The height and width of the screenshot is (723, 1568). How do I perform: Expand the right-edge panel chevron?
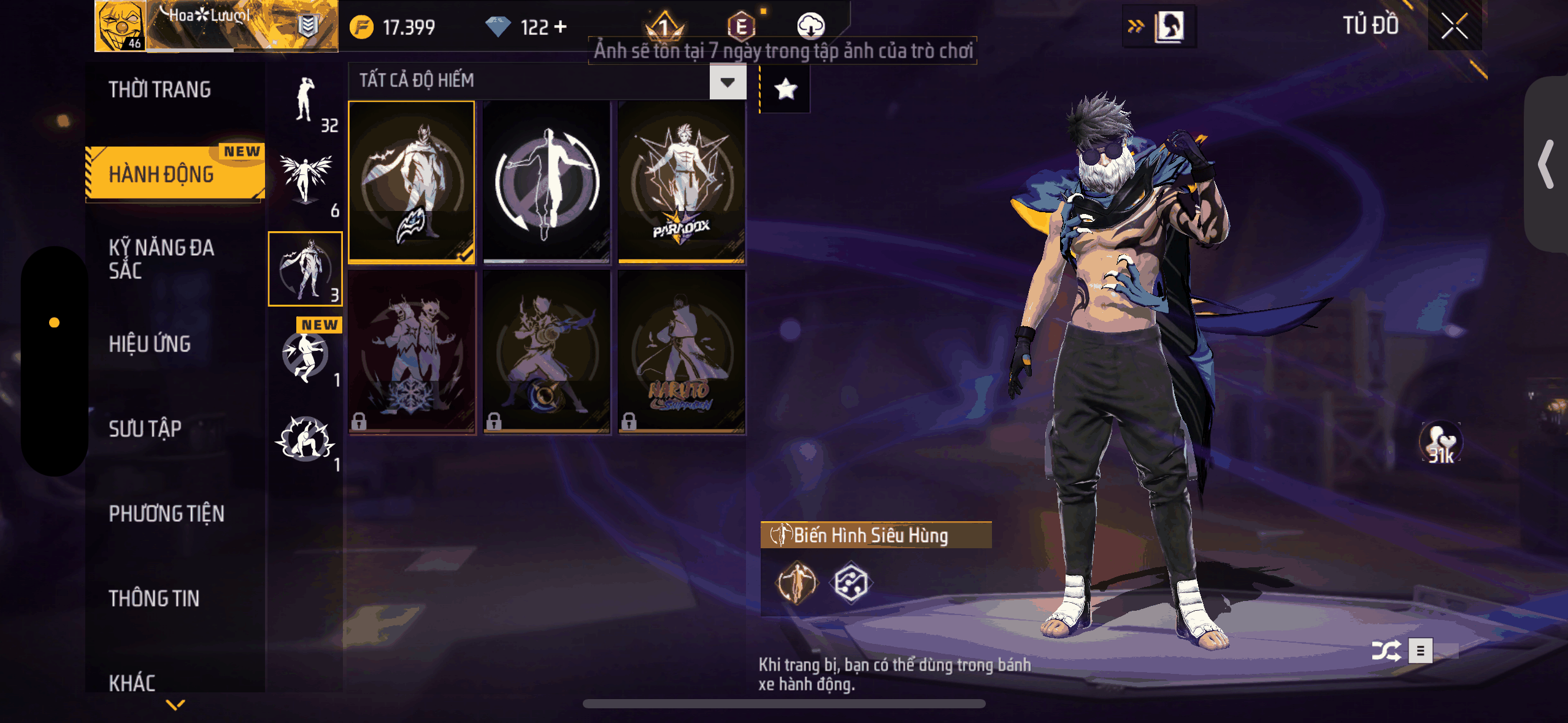click(x=1545, y=164)
